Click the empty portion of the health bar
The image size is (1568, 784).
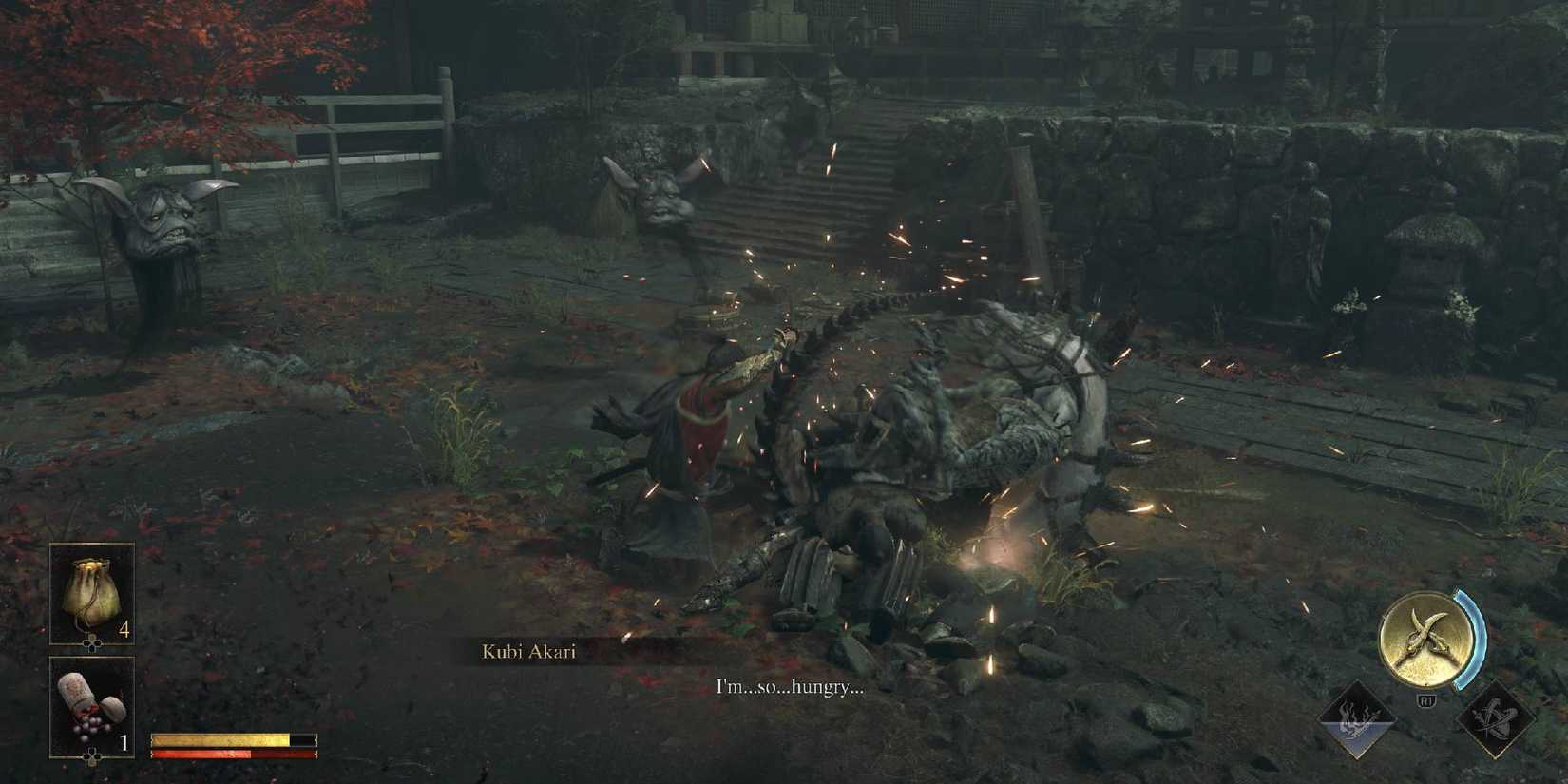302,739
